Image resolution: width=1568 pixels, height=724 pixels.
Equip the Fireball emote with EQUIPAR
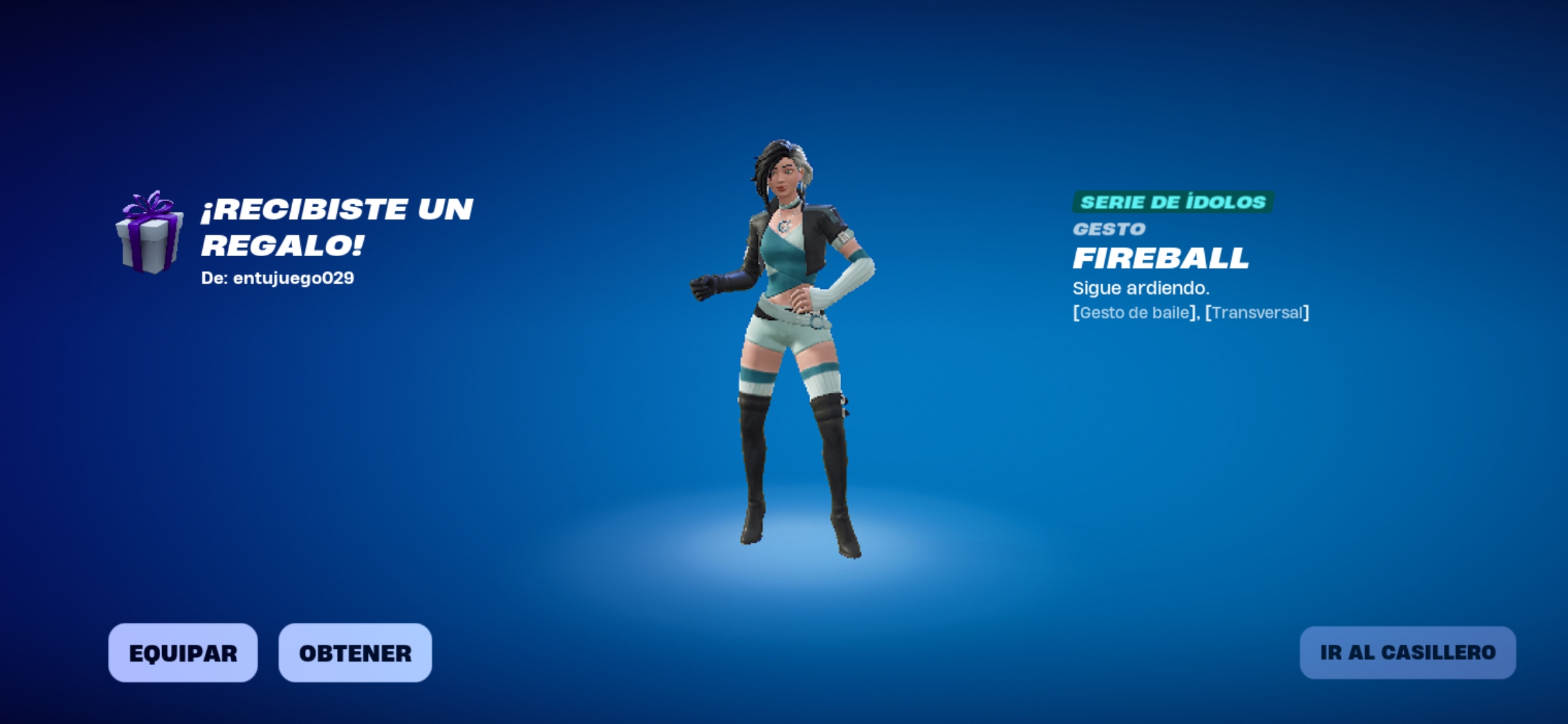coord(183,653)
